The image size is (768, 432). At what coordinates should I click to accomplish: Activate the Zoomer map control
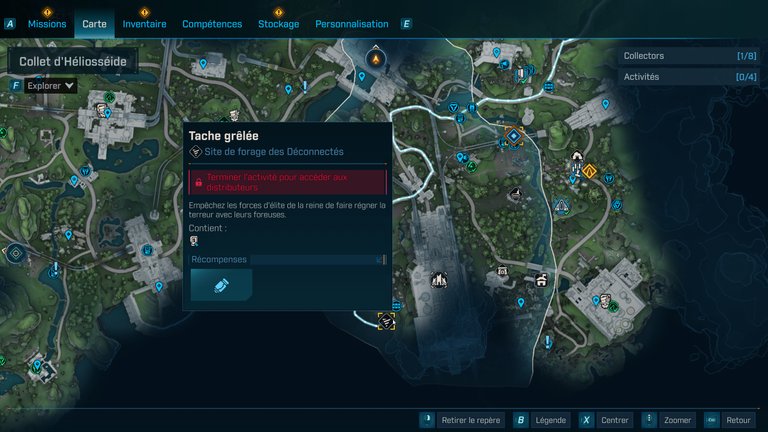677,420
